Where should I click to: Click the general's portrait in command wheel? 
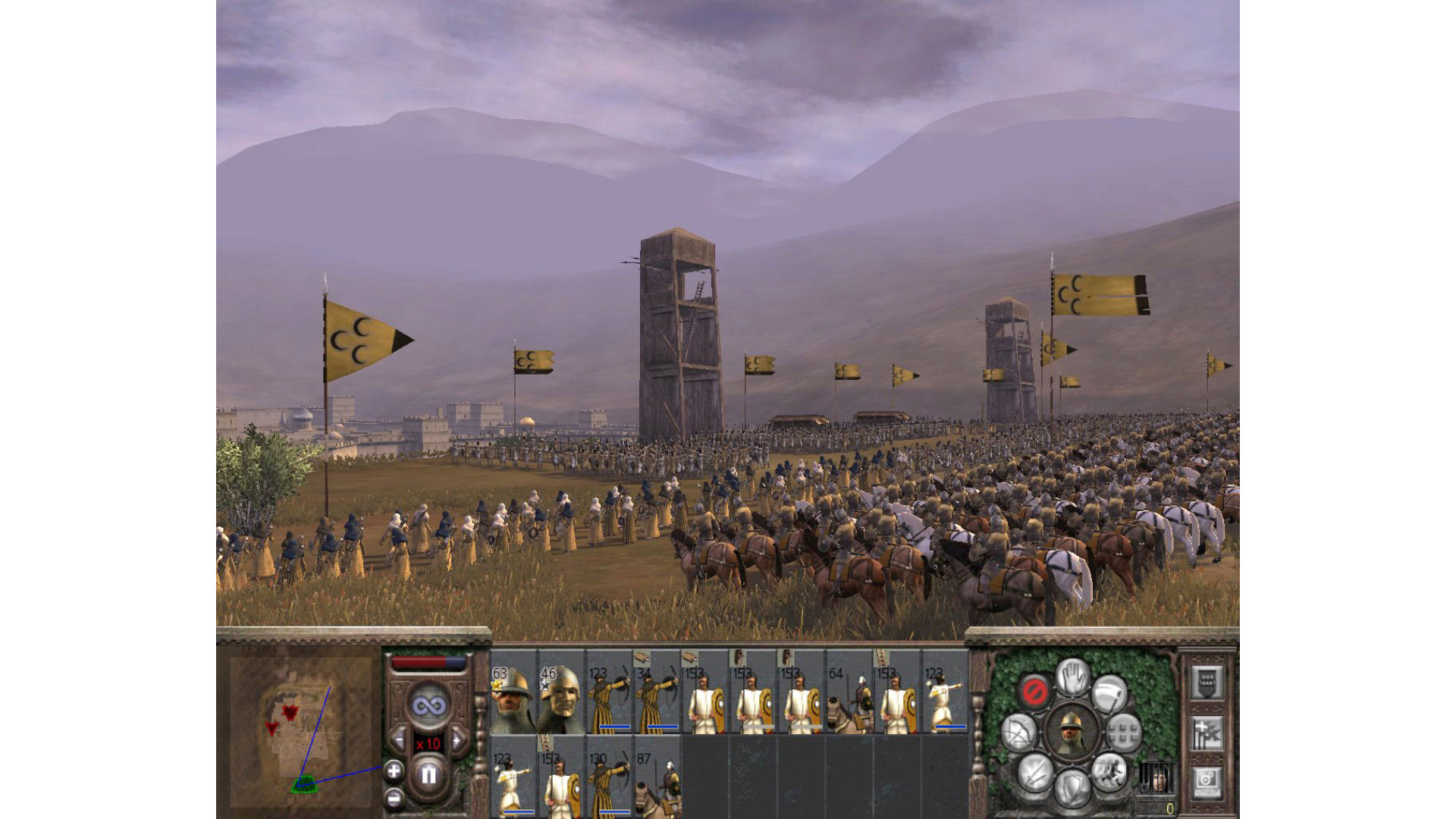coord(1072,733)
